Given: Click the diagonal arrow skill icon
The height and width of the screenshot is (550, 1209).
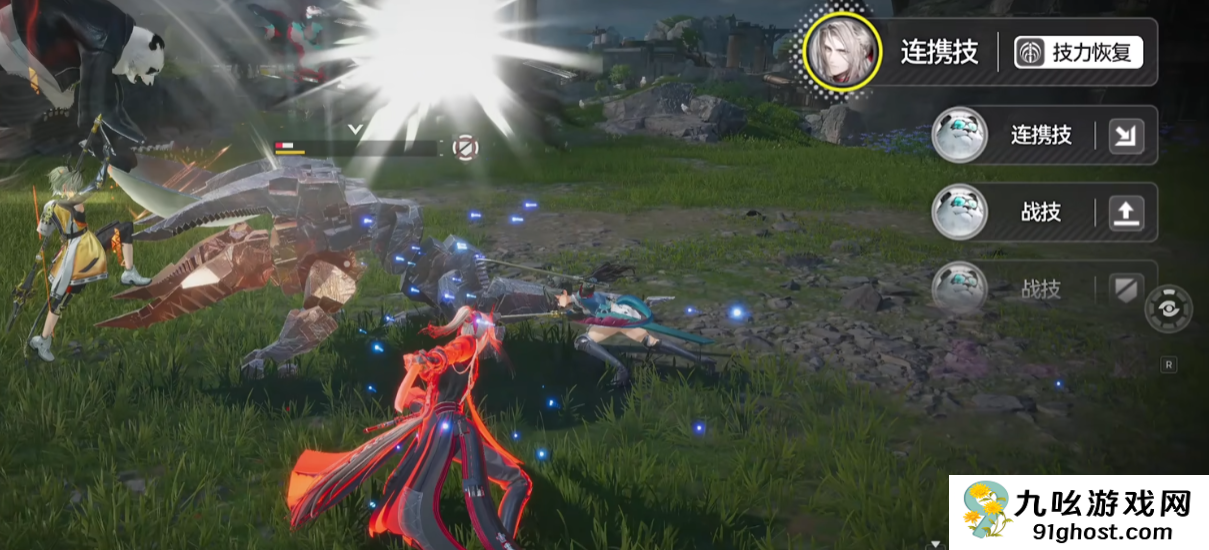Looking at the screenshot, I should (1126, 136).
